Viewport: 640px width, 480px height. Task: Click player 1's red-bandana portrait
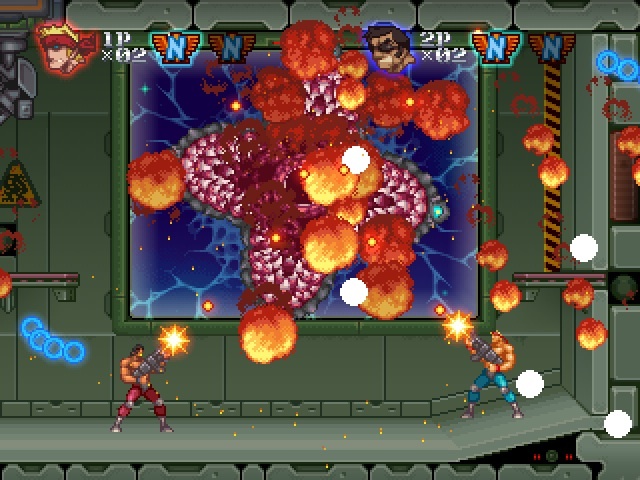click(59, 46)
